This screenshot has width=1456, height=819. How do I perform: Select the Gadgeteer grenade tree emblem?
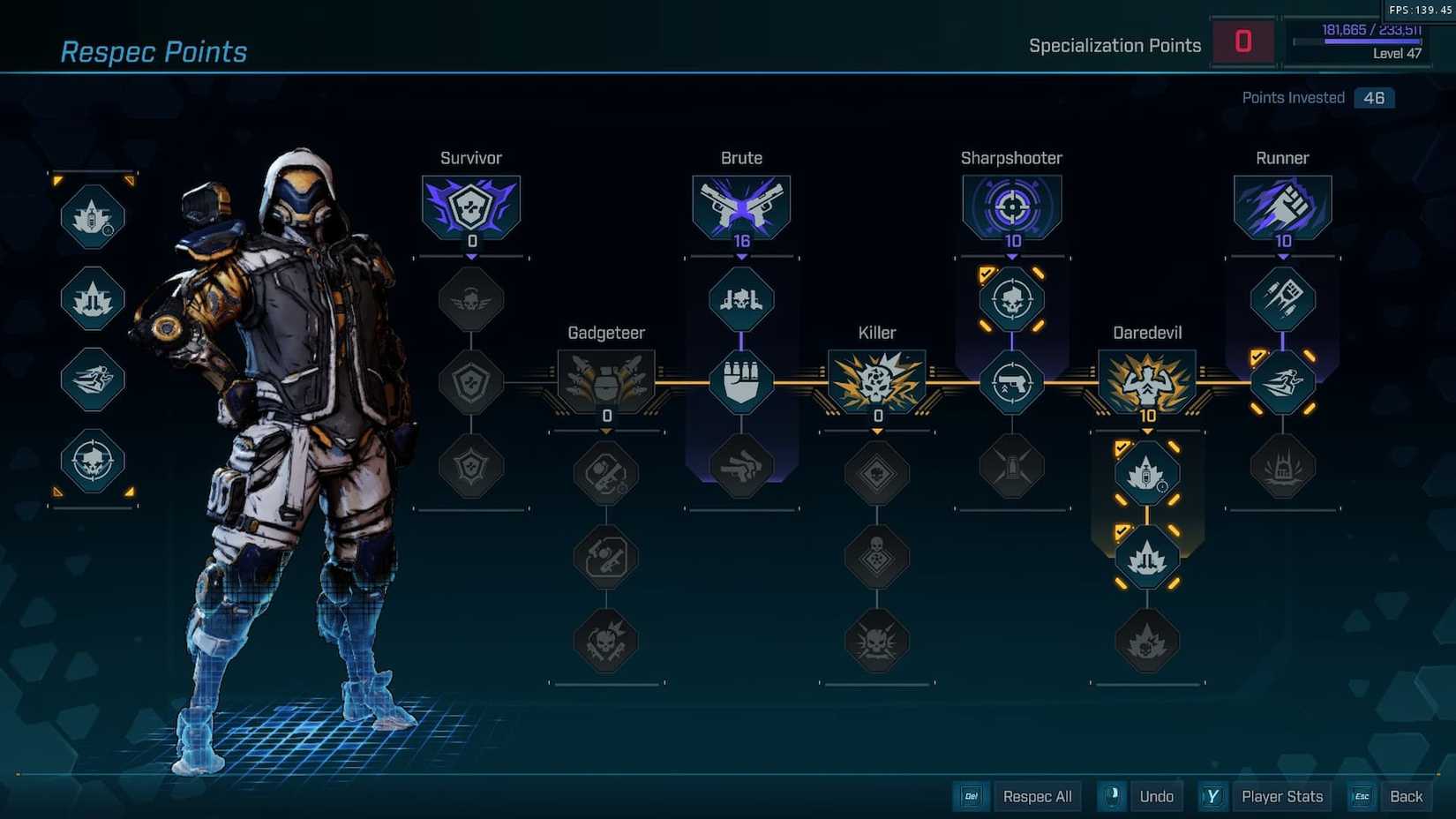click(605, 379)
